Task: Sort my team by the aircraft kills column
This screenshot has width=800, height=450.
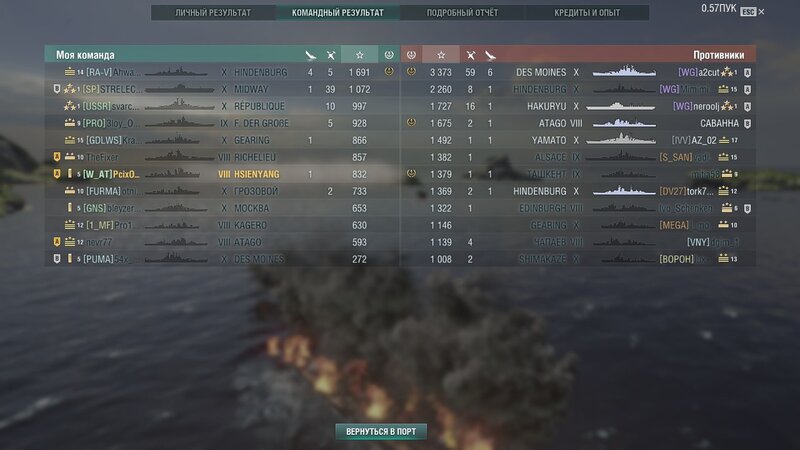Action: tap(310, 54)
